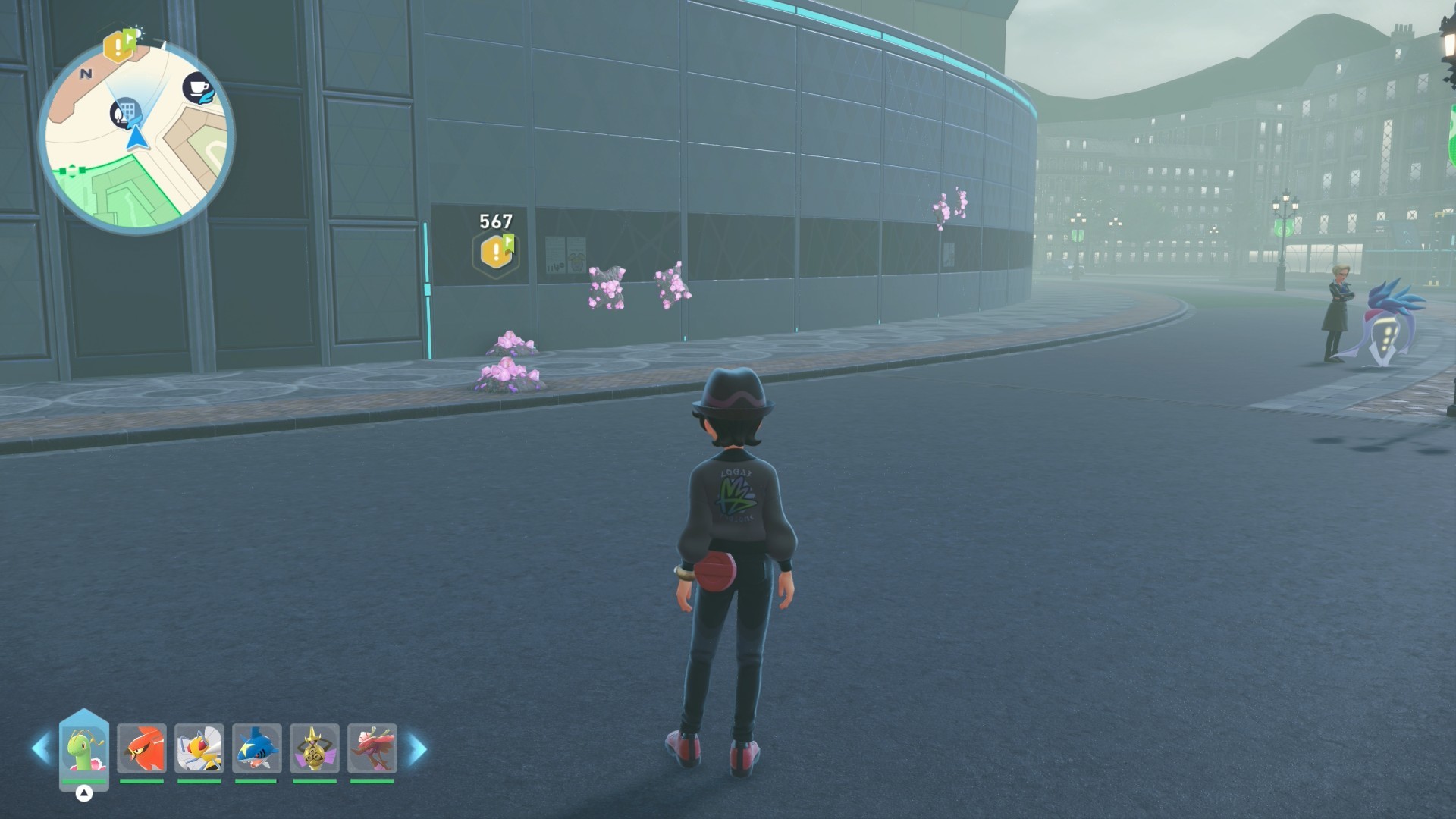Screen dimensions: 1456x819
Task: Switch to Talonflame party slot
Action: 142,749
